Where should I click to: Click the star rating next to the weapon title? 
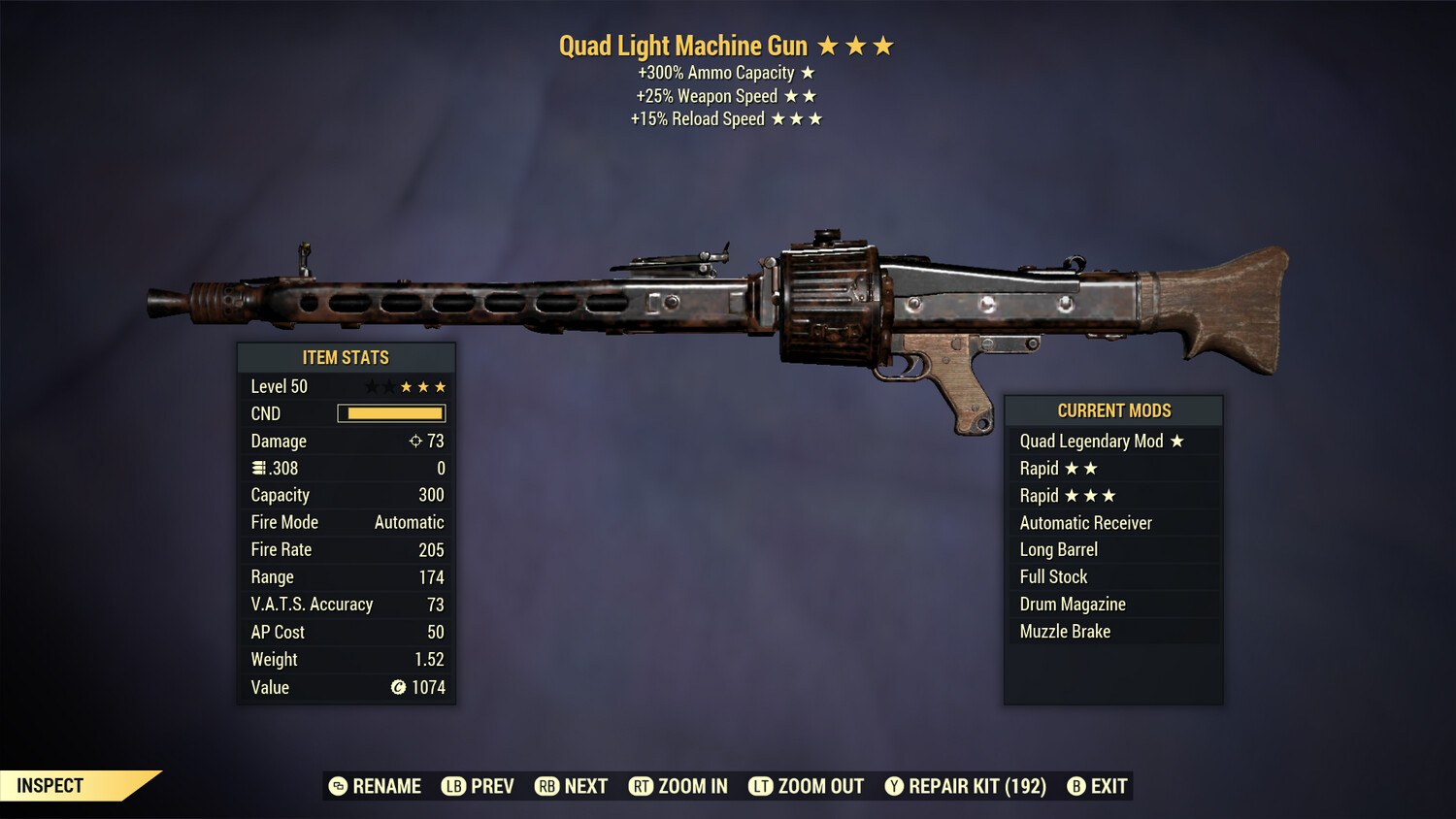click(856, 45)
